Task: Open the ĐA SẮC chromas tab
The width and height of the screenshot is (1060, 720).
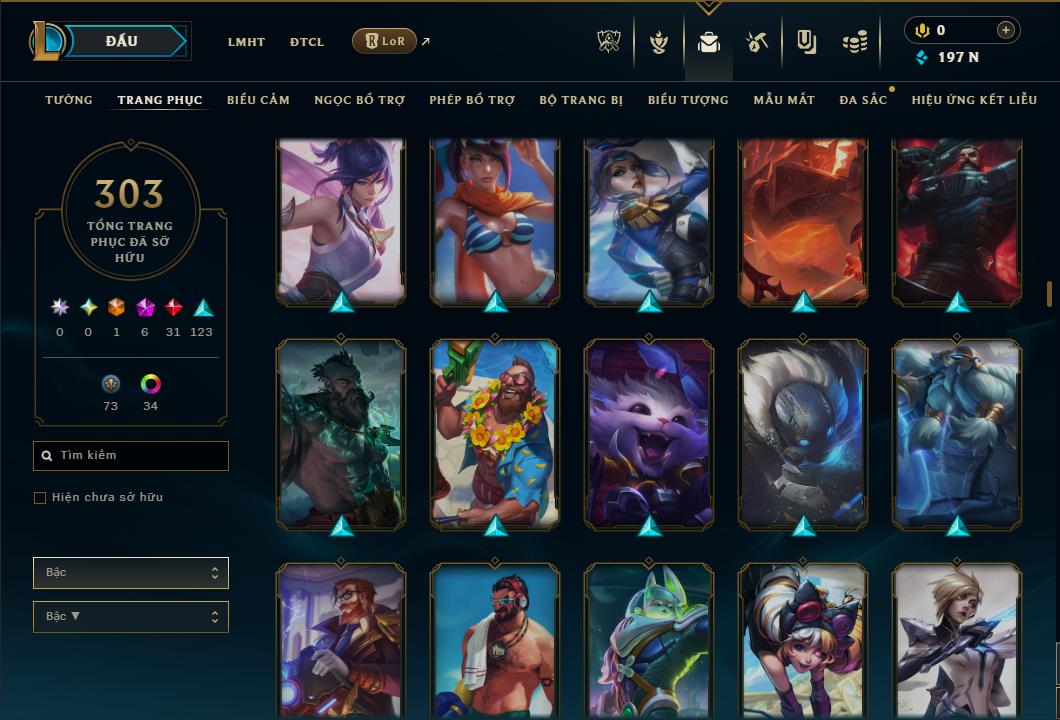Action: [863, 100]
